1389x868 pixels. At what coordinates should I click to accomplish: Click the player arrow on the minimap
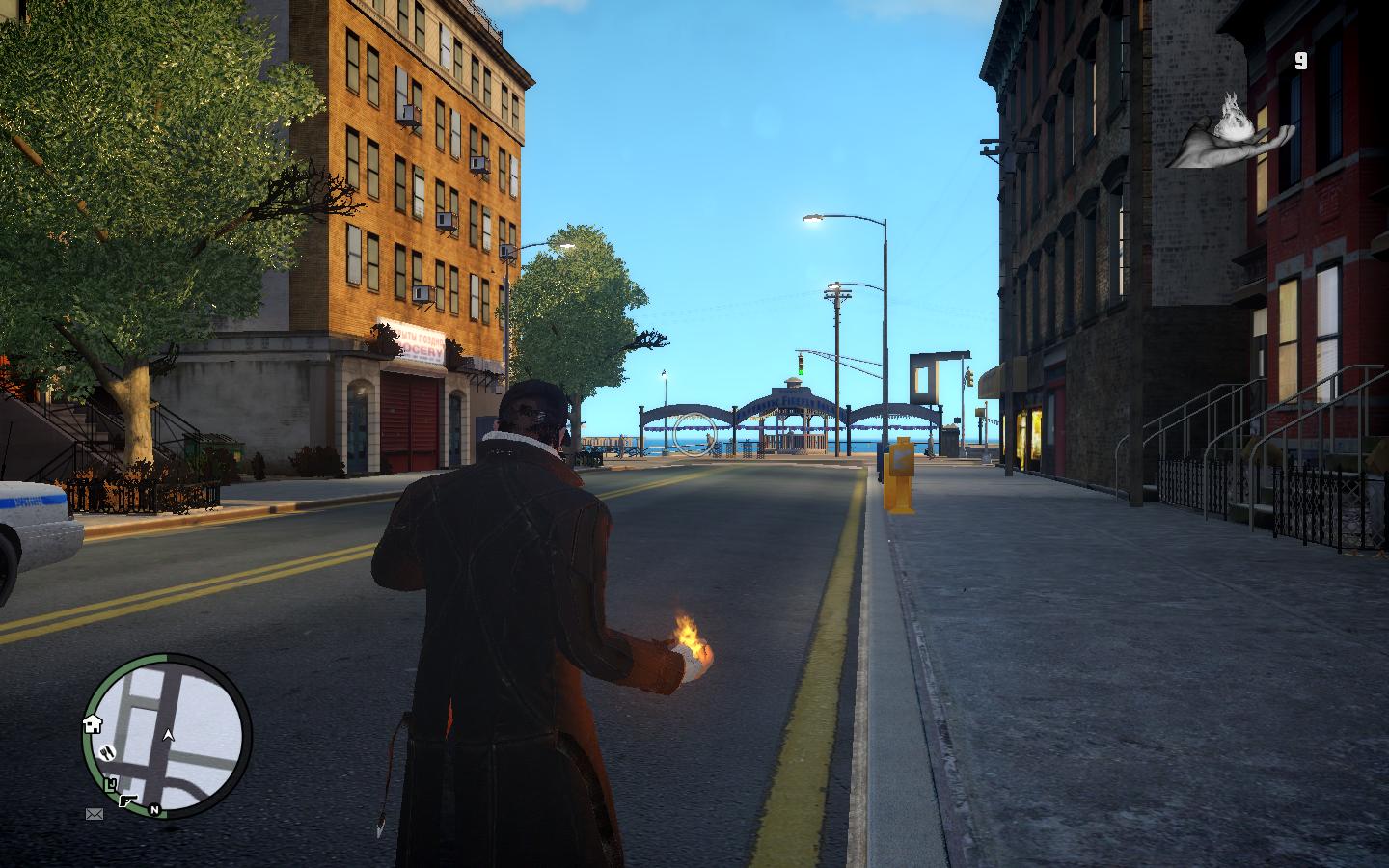click(170, 736)
